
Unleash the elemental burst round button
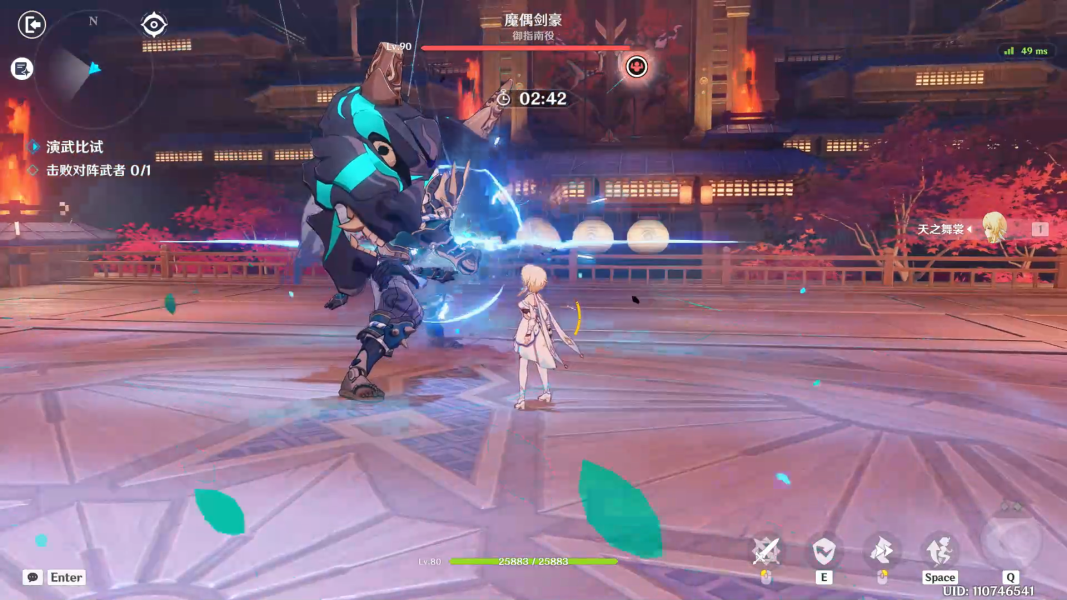[1011, 542]
